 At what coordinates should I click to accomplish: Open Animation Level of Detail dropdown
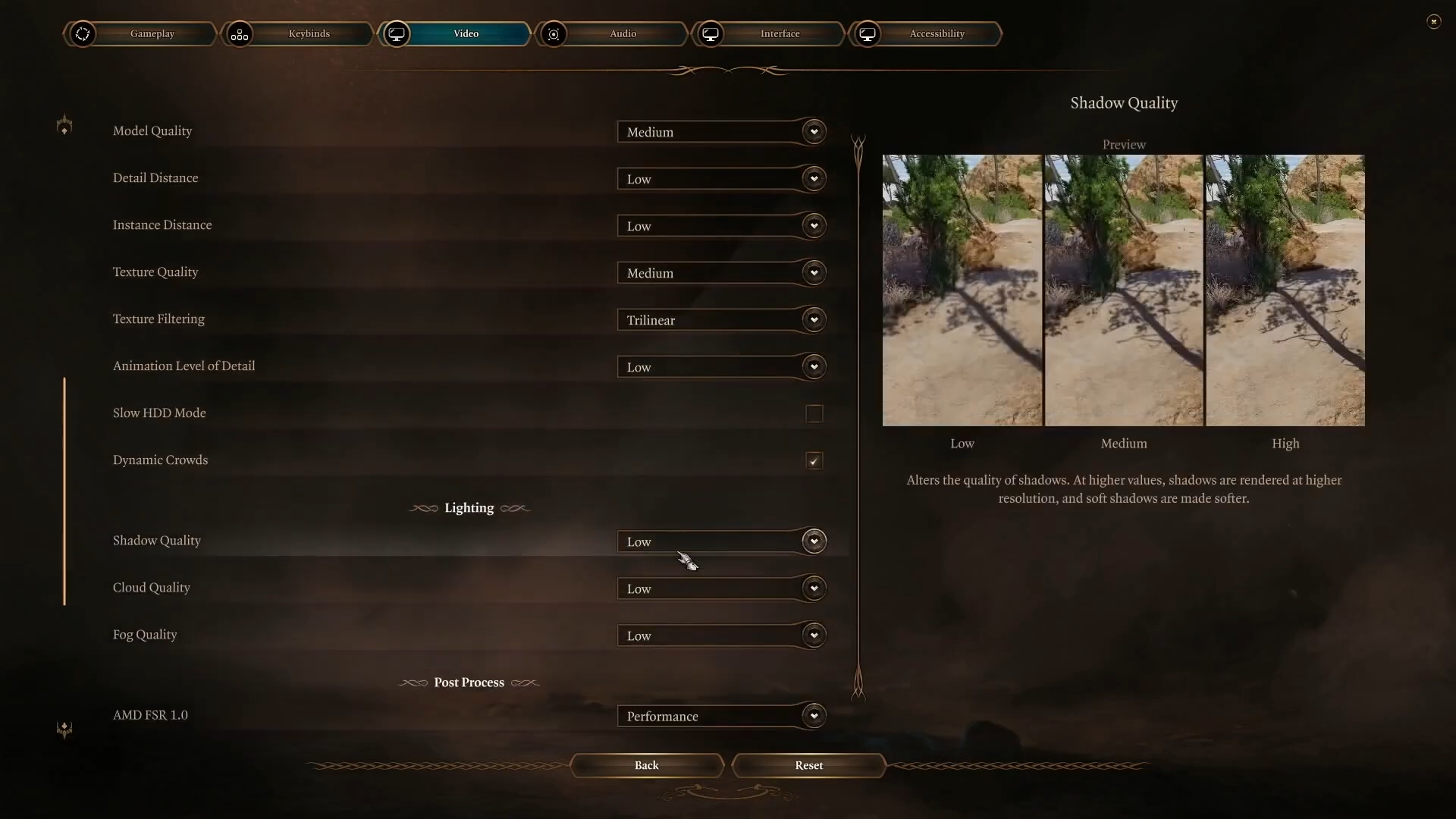coord(720,367)
